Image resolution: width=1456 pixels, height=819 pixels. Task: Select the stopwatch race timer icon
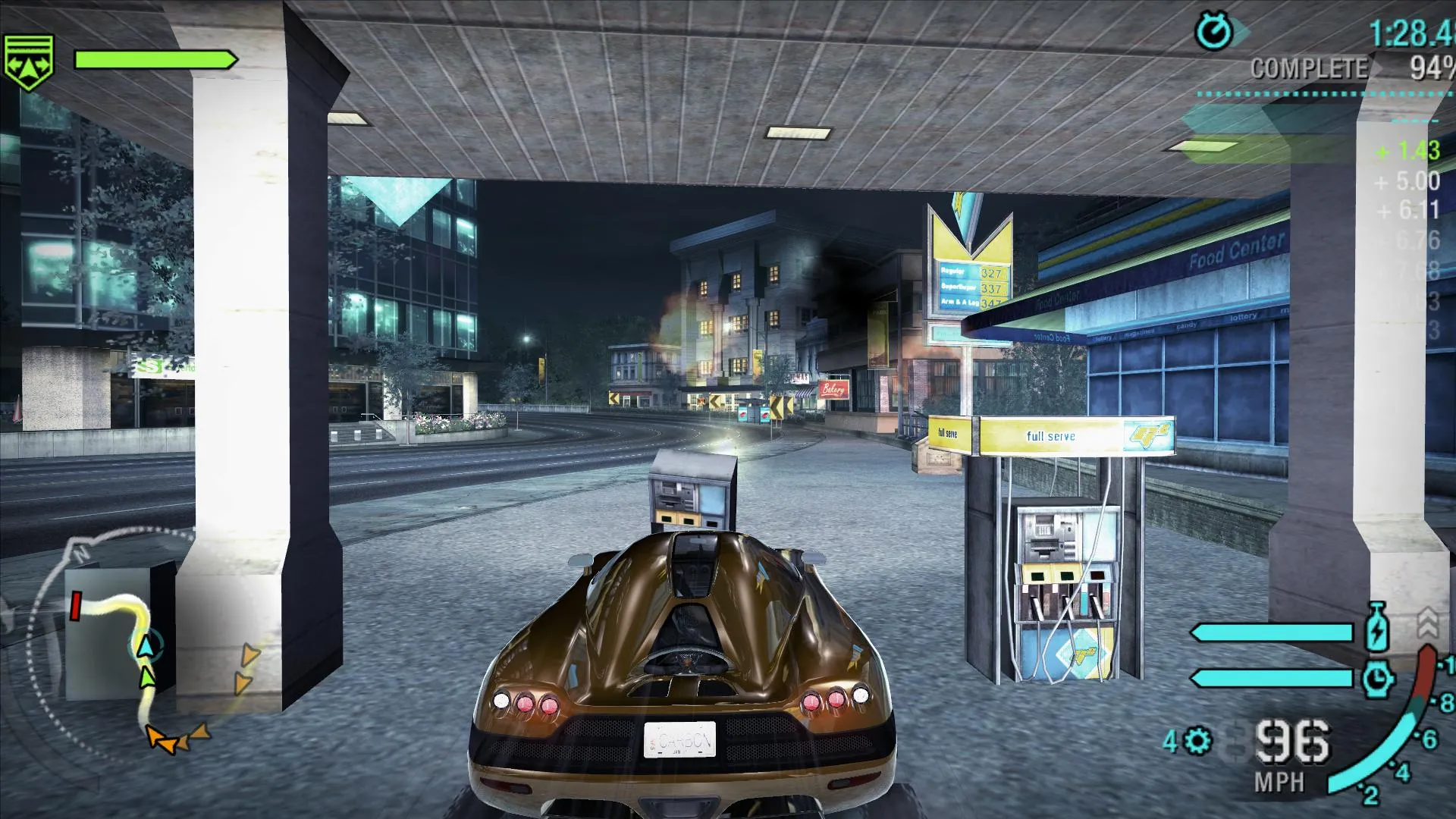(1214, 33)
